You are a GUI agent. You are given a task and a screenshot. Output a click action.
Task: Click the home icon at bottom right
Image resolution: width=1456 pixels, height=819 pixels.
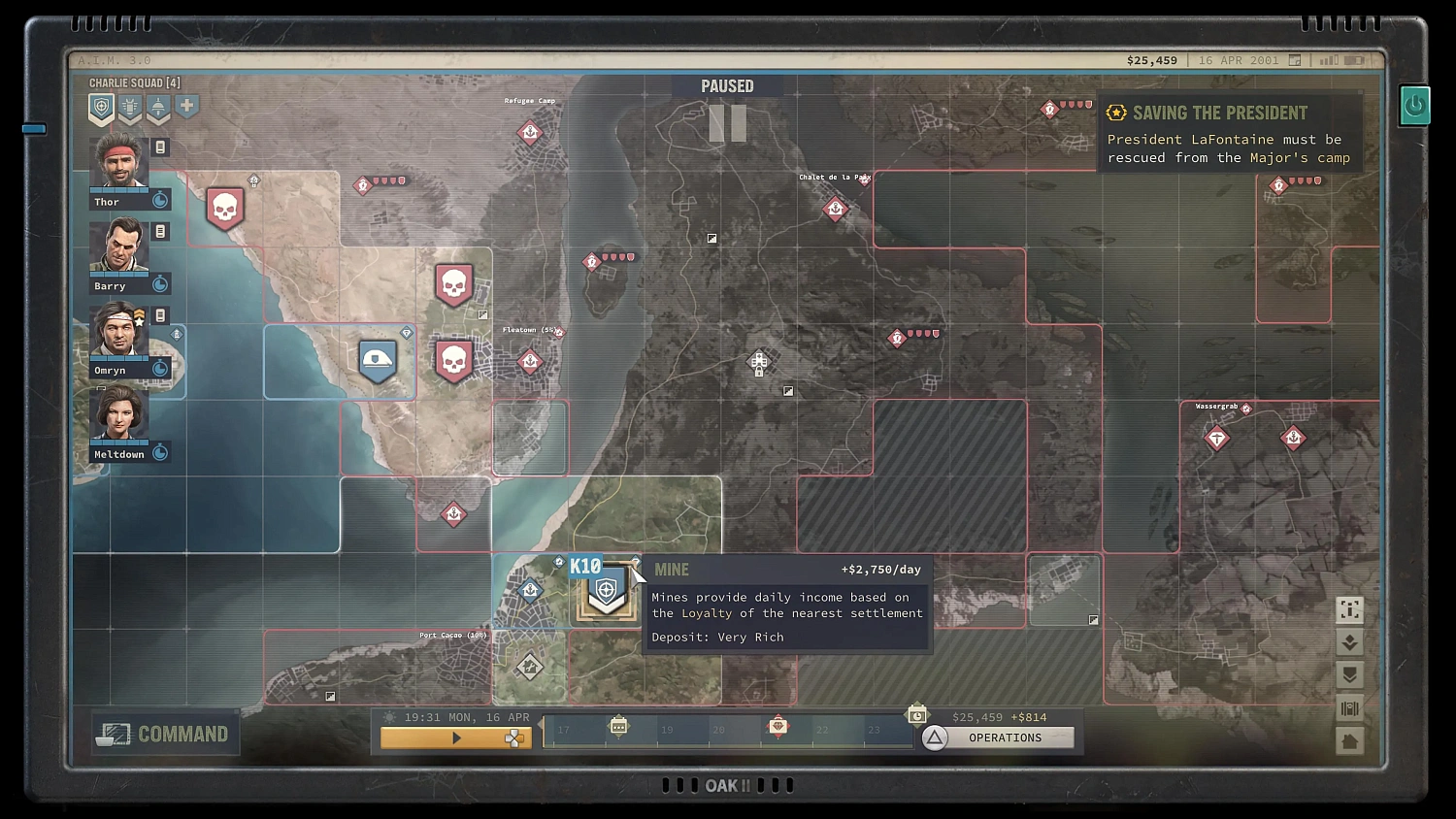tap(1350, 740)
